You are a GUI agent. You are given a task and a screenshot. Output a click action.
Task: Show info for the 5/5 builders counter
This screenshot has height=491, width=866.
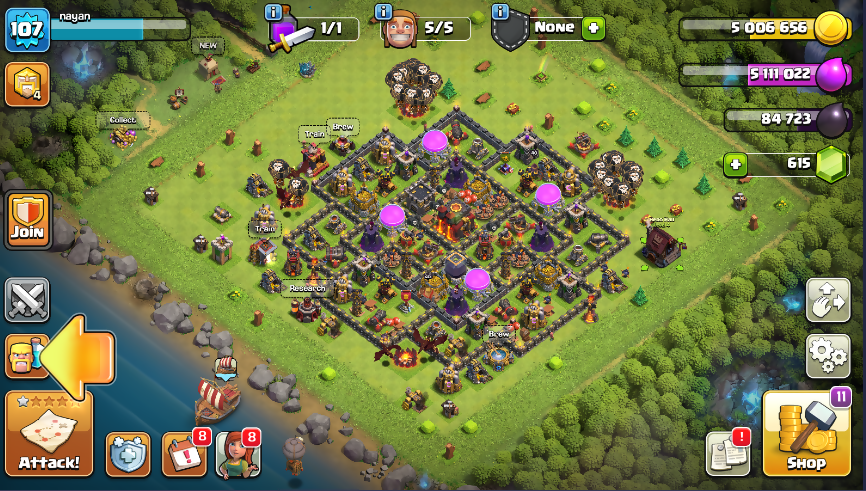pos(383,12)
